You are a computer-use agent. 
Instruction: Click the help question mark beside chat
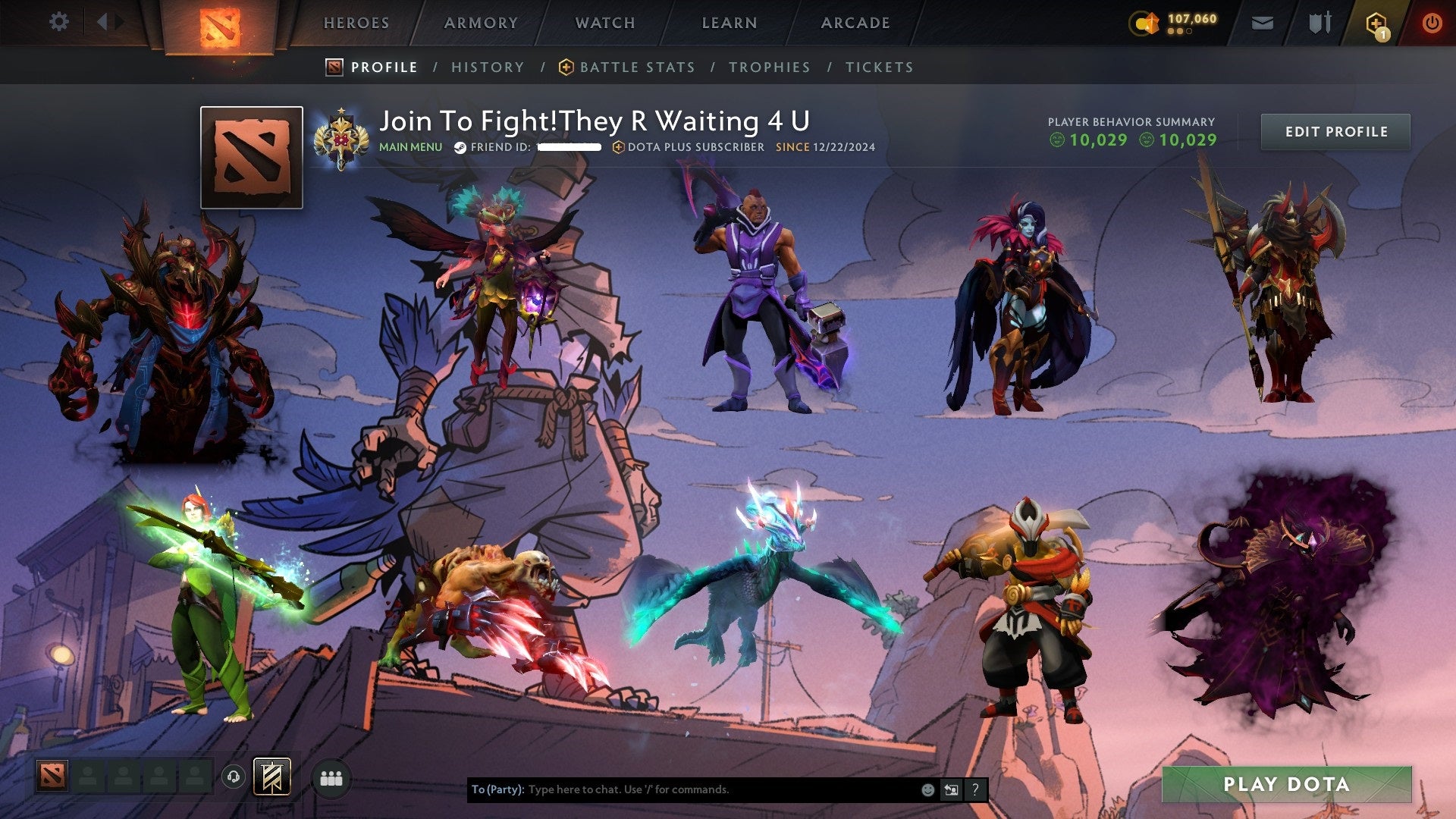click(x=974, y=789)
